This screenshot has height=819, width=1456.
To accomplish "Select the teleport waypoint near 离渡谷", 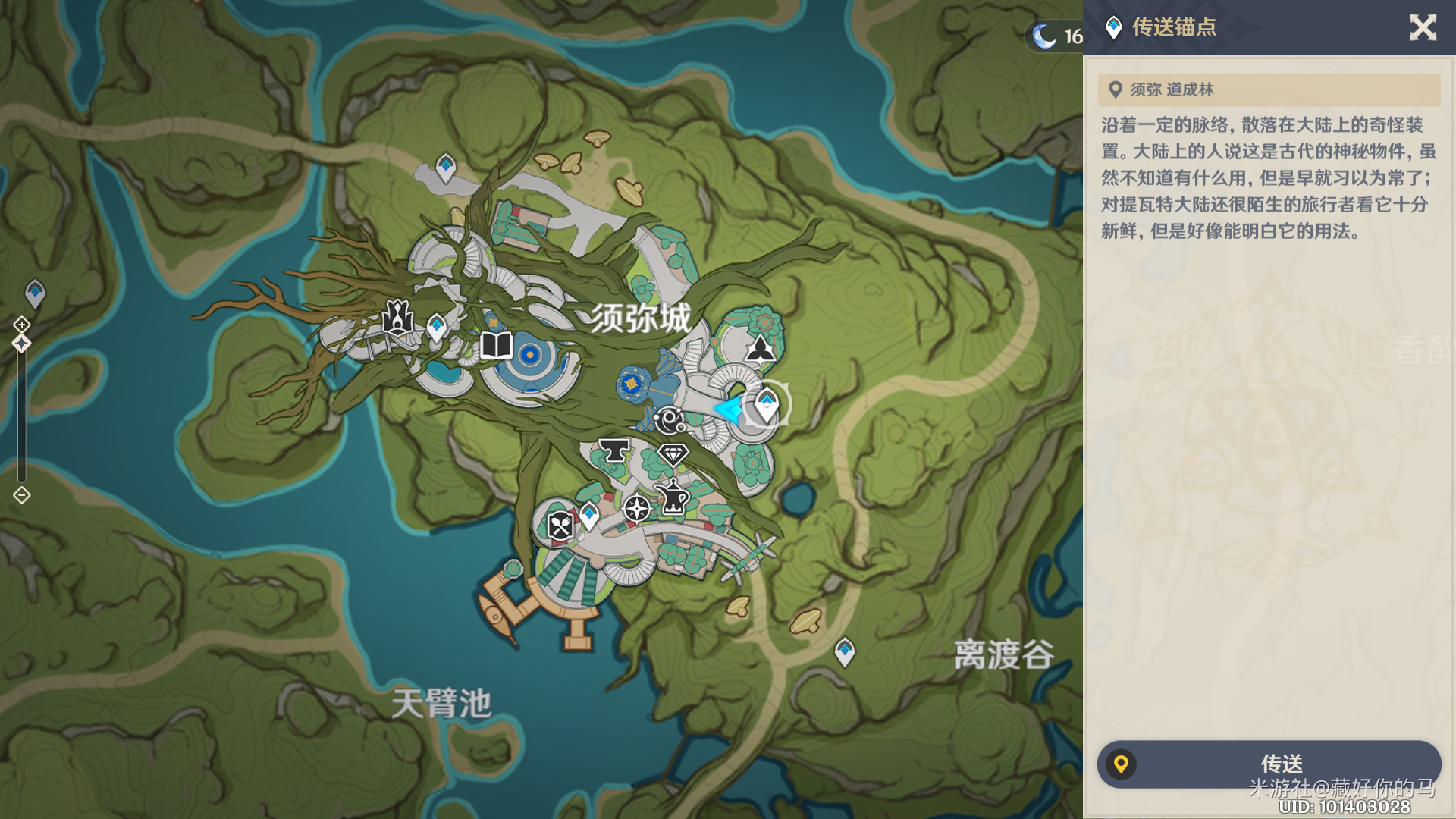I will 844,651.
